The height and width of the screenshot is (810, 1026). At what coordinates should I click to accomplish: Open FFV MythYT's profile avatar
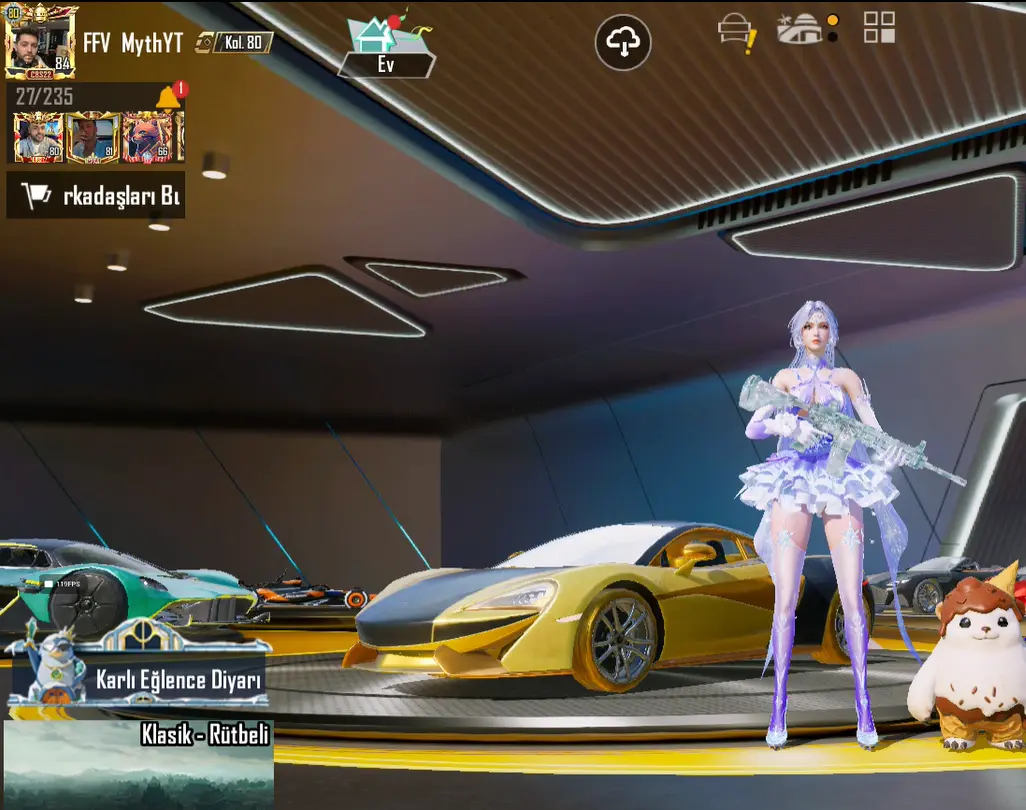(x=39, y=42)
